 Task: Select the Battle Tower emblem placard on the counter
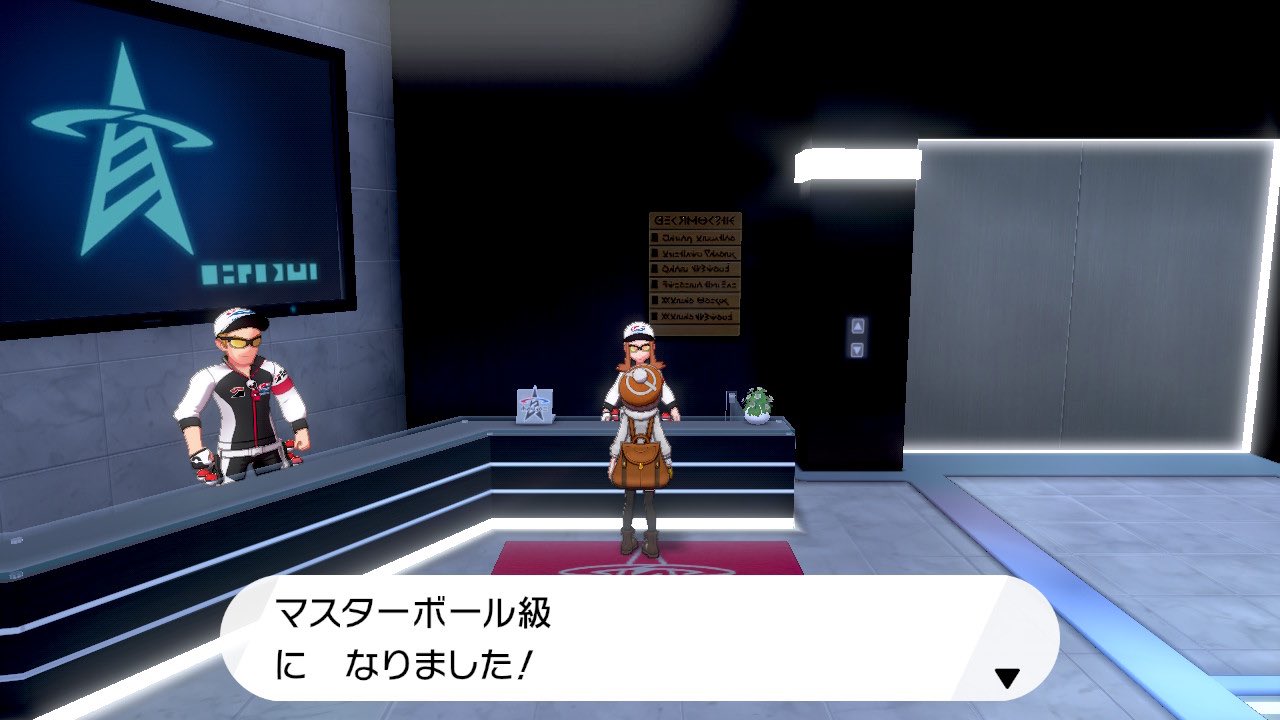click(533, 405)
